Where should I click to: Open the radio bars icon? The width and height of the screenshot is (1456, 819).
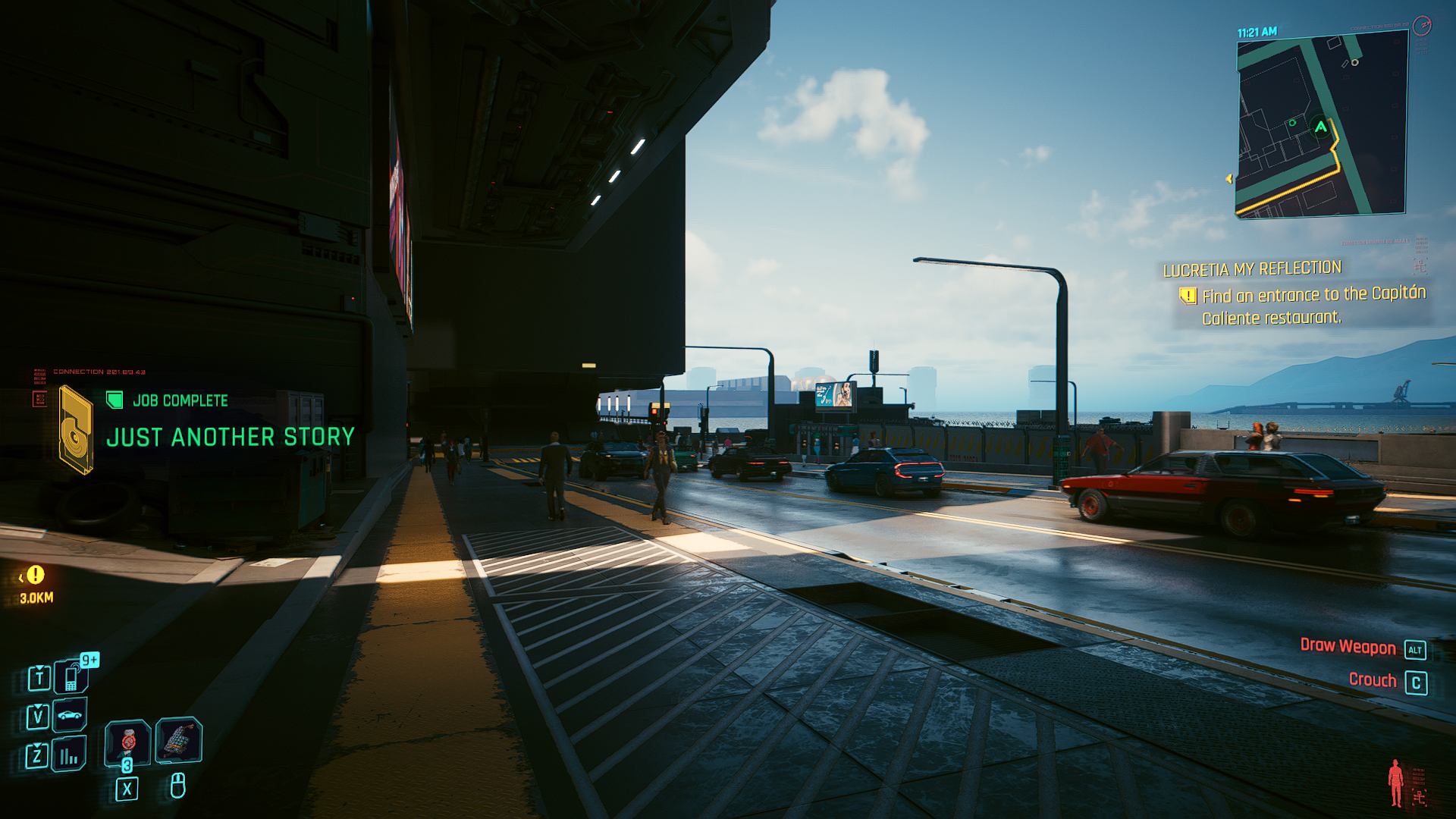pos(69,755)
